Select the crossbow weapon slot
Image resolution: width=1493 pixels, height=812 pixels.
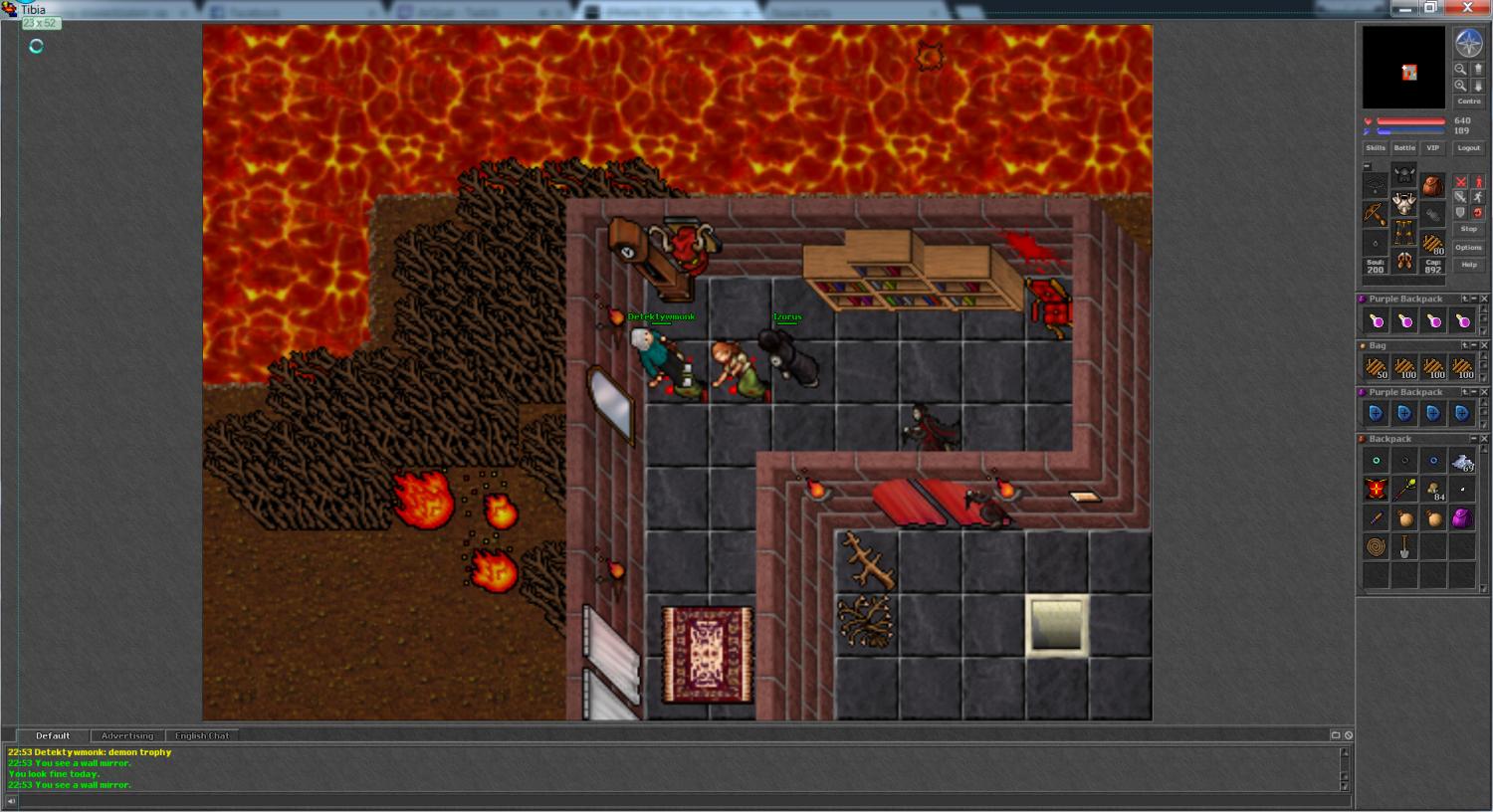click(1376, 213)
